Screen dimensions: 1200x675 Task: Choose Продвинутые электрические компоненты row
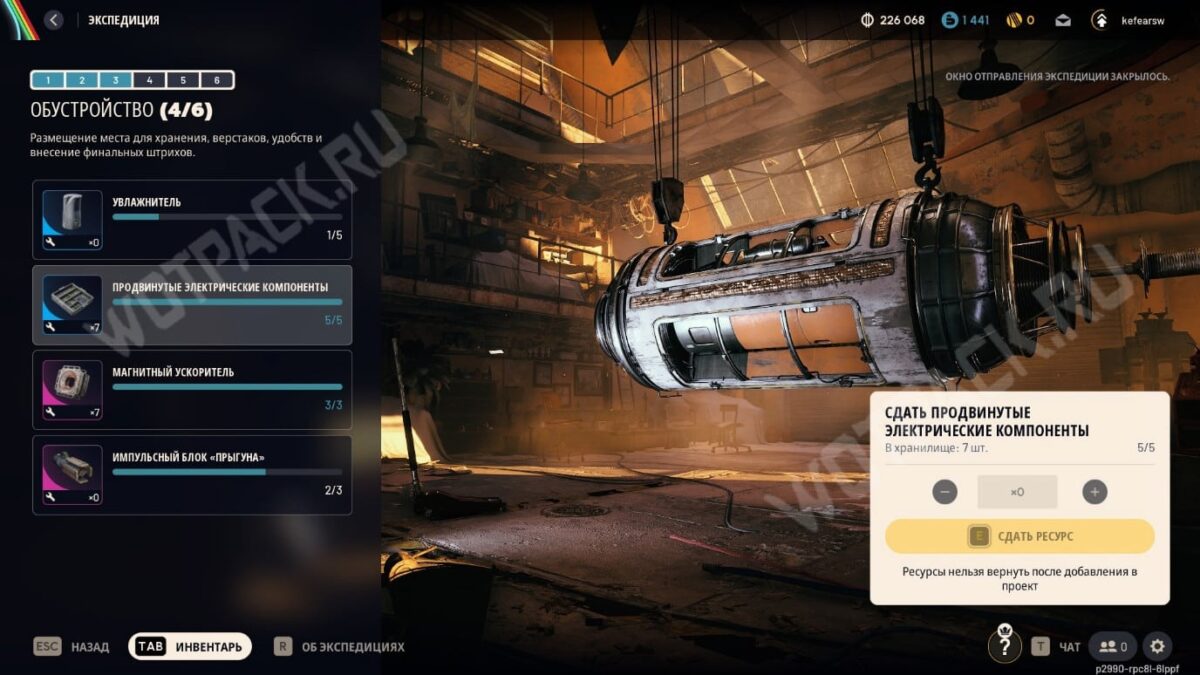192,304
